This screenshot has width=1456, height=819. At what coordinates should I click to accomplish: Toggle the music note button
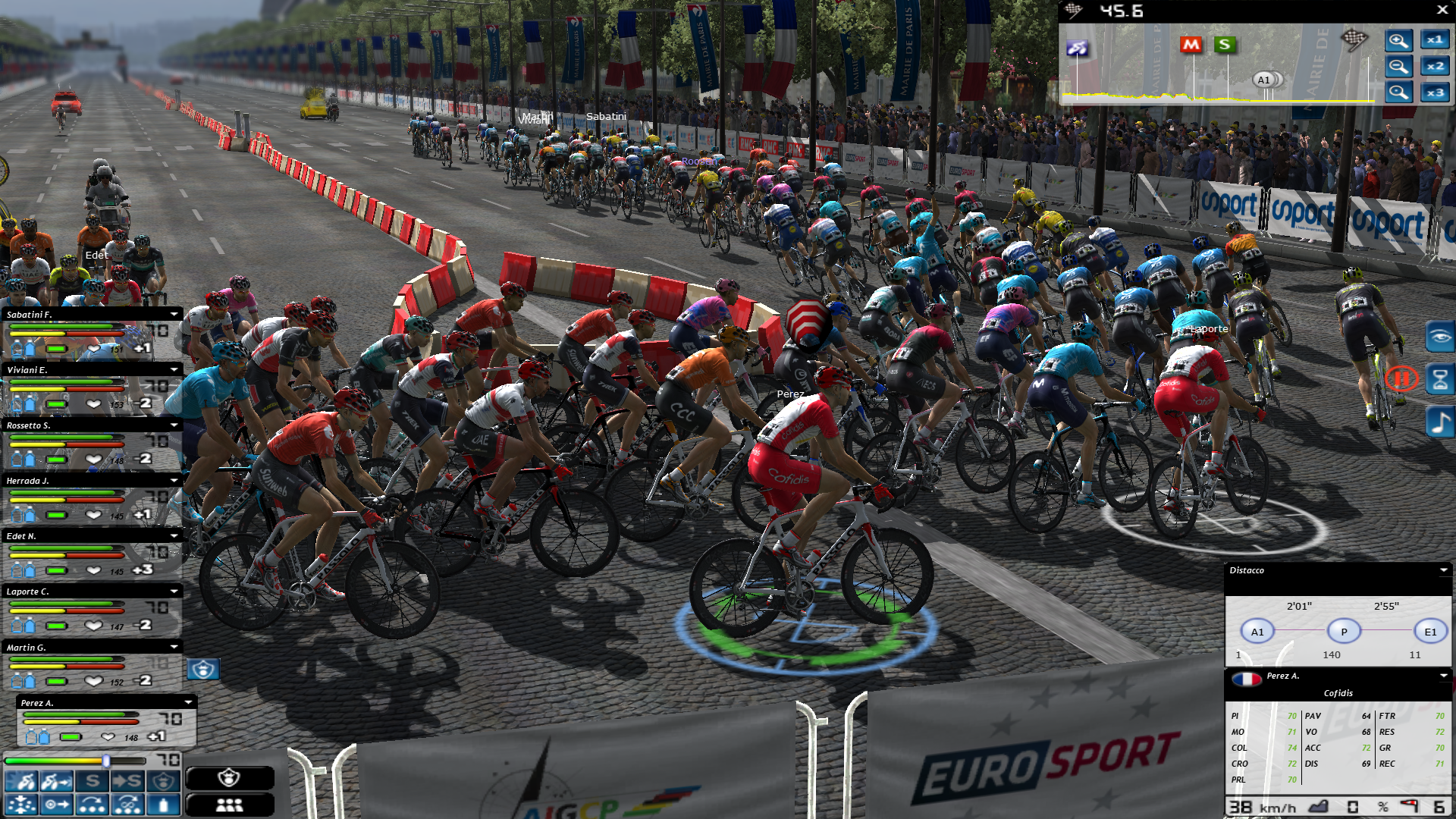click(1439, 422)
